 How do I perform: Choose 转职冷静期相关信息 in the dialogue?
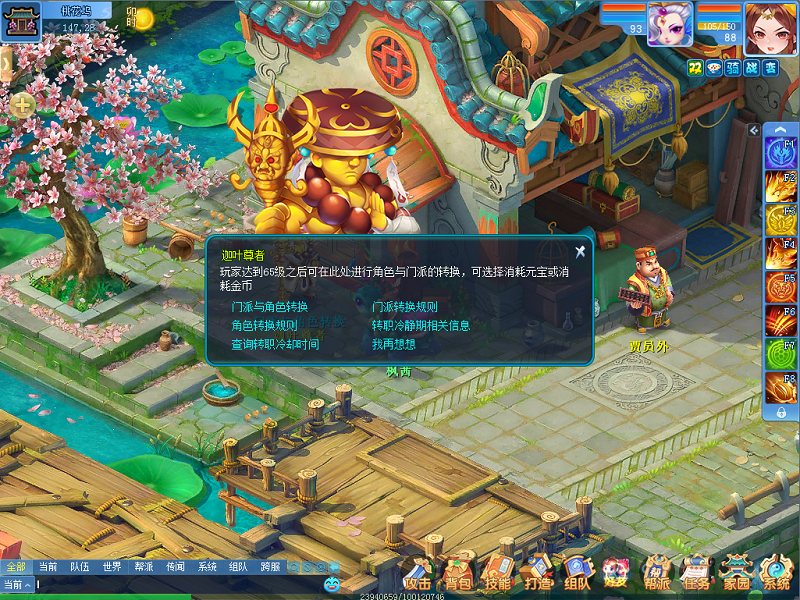point(420,326)
